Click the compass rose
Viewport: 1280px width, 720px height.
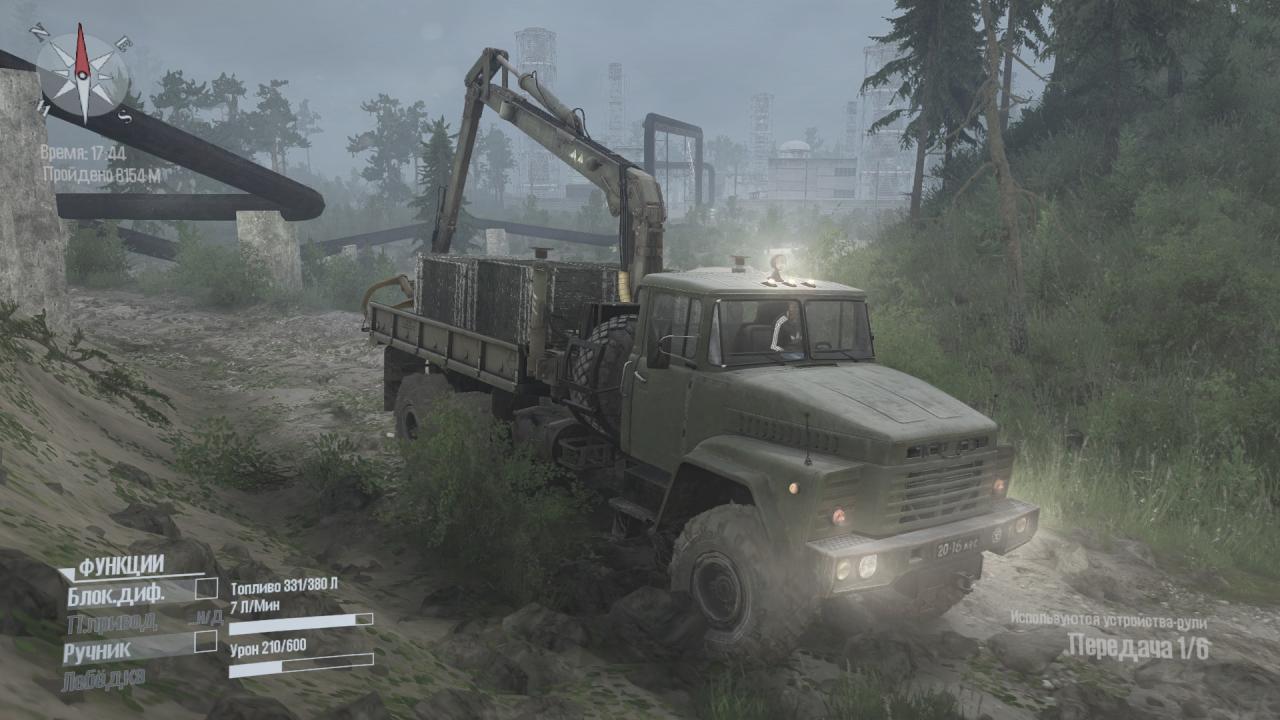point(82,74)
